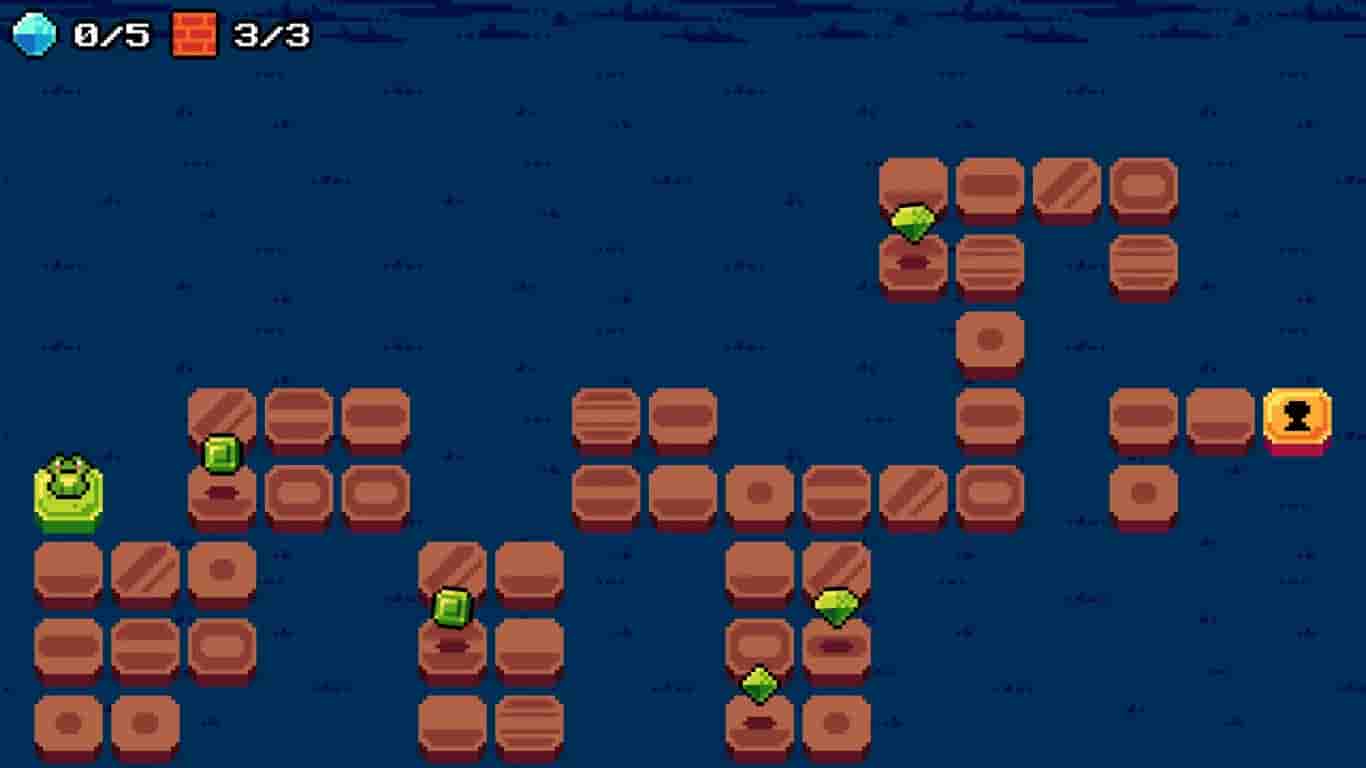Select the green gem near the frog

[221, 453]
